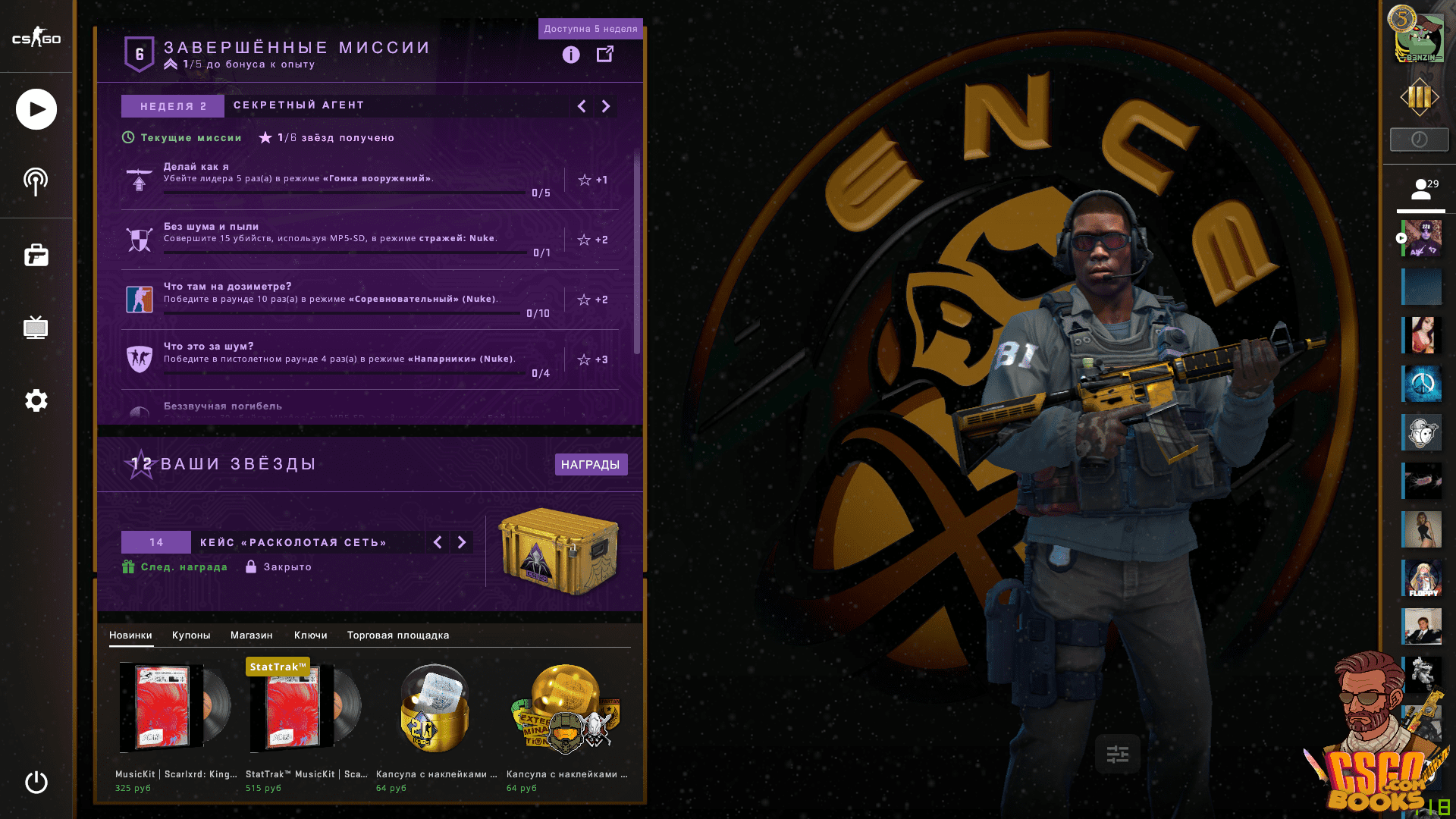Open the 'Торговая площадка' tab
Image resolution: width=1456 pixels, height=819 pixels.
pos(397,635)
